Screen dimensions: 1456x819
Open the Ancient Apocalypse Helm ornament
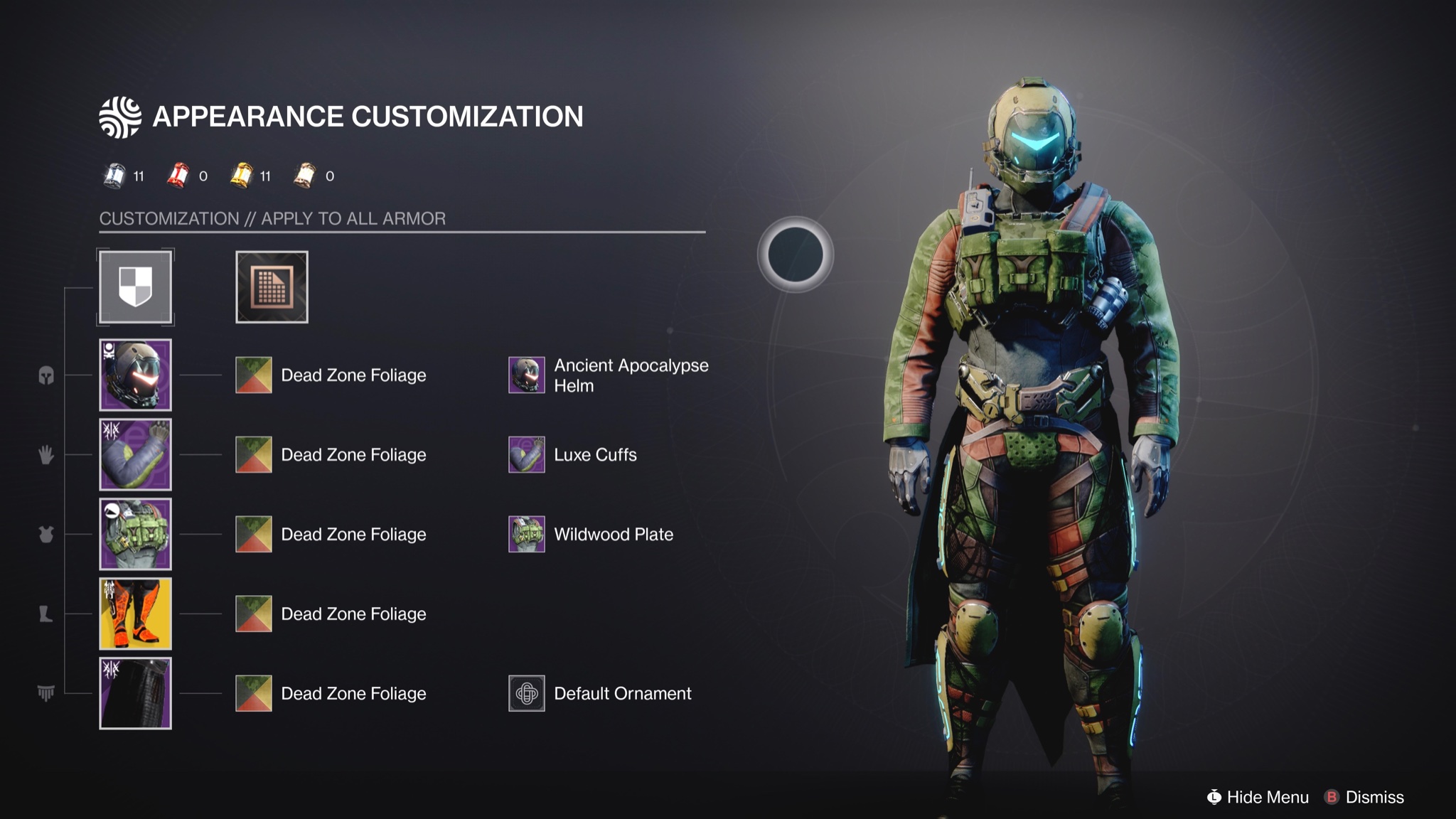click(525, 375)
